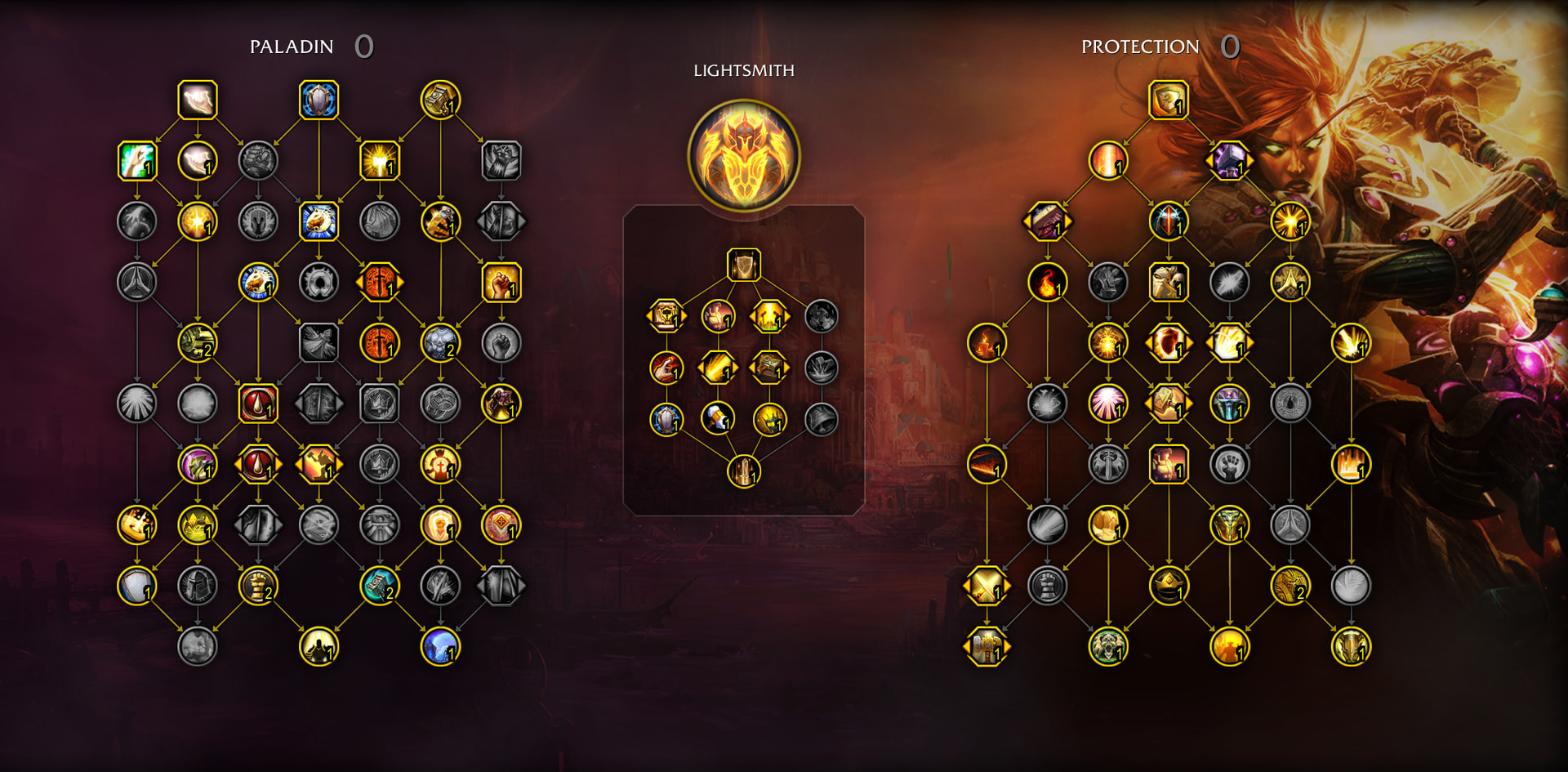Click the pointing hand Lightsmith talent
The image size is (1568, 772).
click(666, 368)
